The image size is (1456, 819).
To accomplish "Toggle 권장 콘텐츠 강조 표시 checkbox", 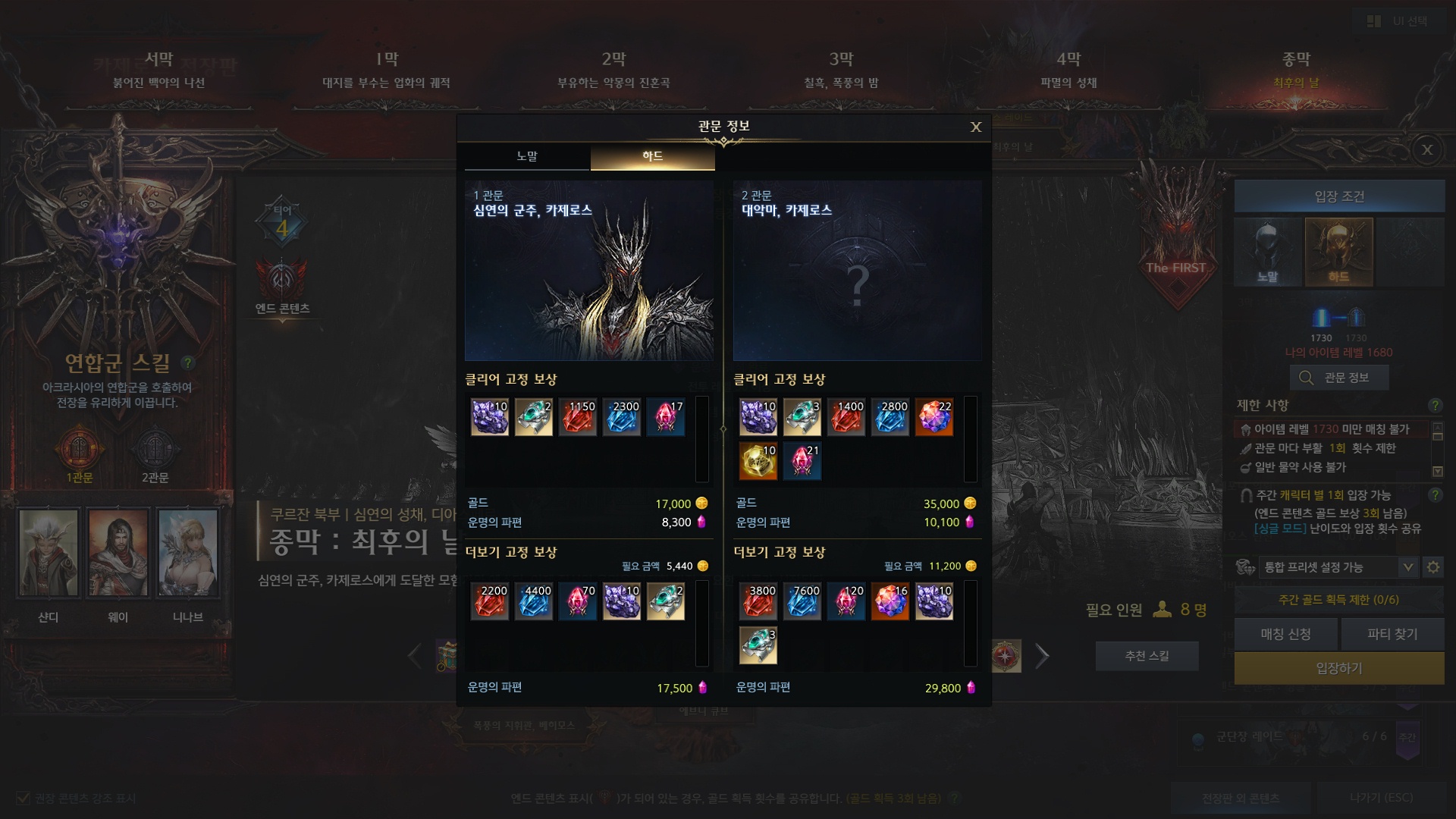I will (x=23, y=798).
